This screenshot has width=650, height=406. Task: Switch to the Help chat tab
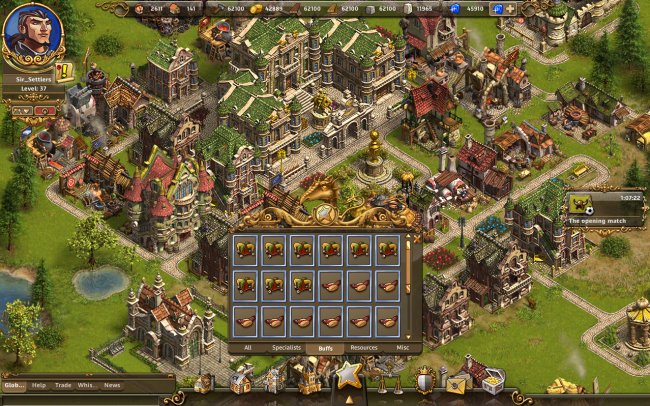tap(39, 385)
